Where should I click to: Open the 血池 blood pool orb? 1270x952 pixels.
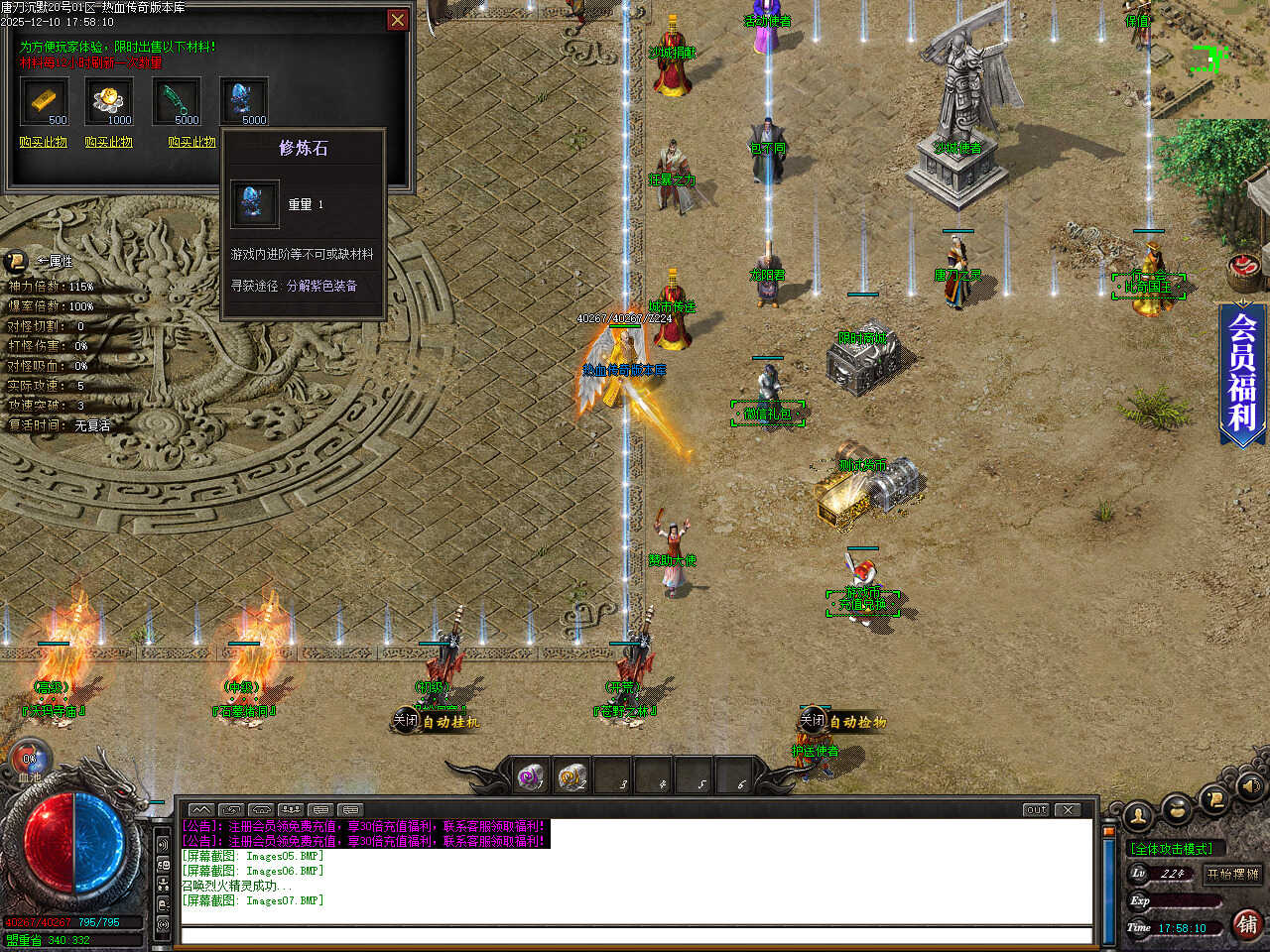[30, 762]
